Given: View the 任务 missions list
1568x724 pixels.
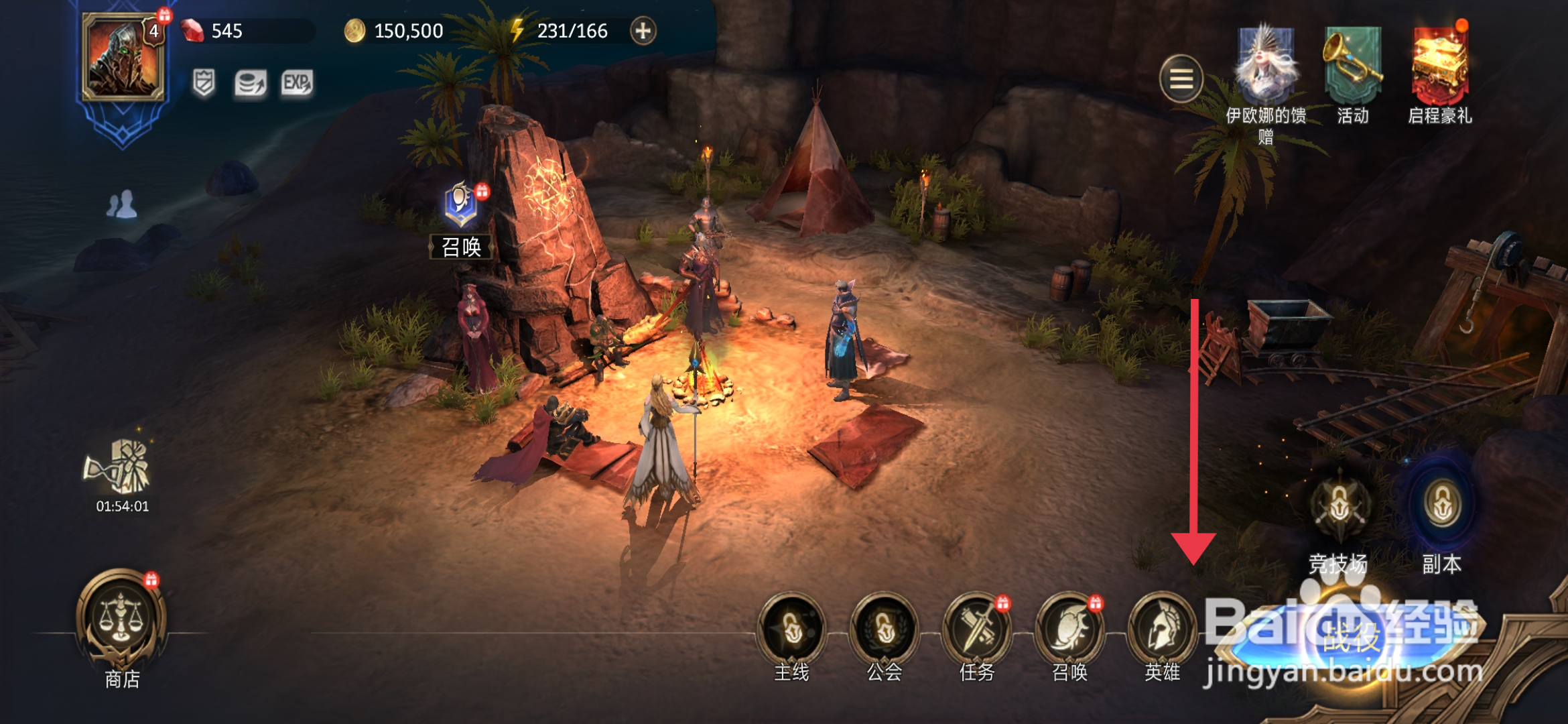Looking at the screenshot, I should coord(977,629).
